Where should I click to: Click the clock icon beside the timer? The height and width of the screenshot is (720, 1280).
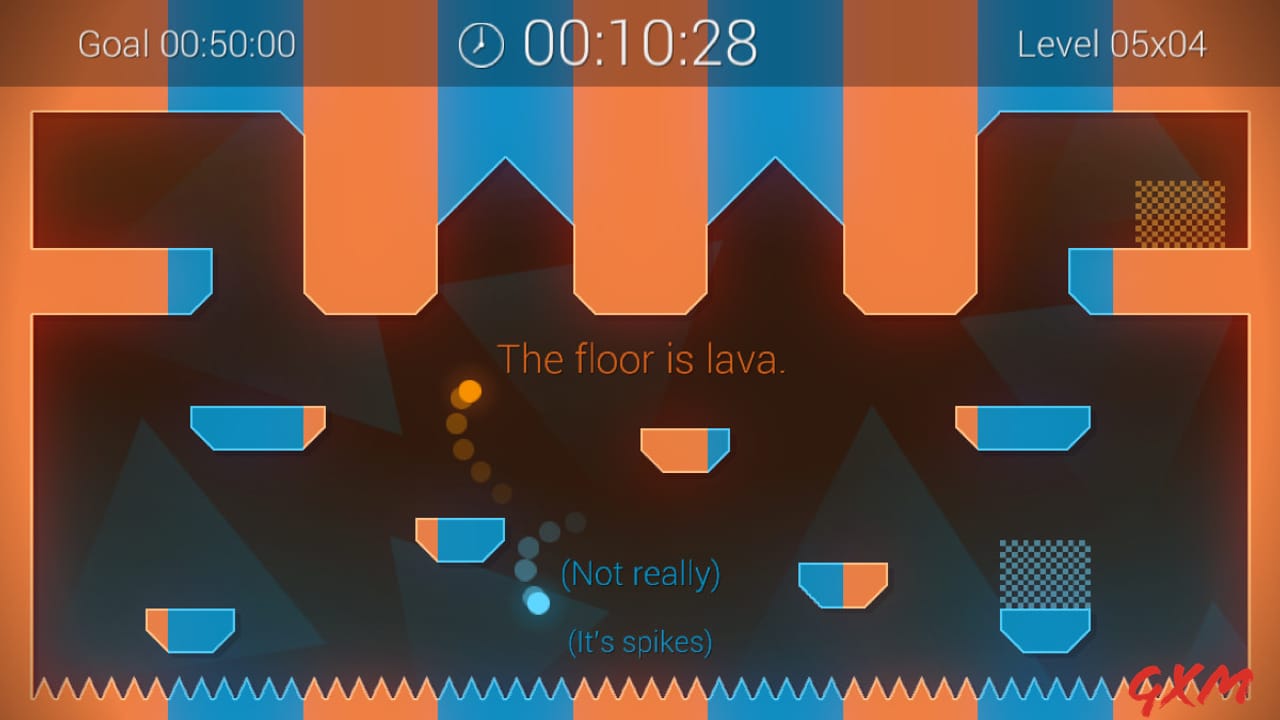(x=481, y=43)
